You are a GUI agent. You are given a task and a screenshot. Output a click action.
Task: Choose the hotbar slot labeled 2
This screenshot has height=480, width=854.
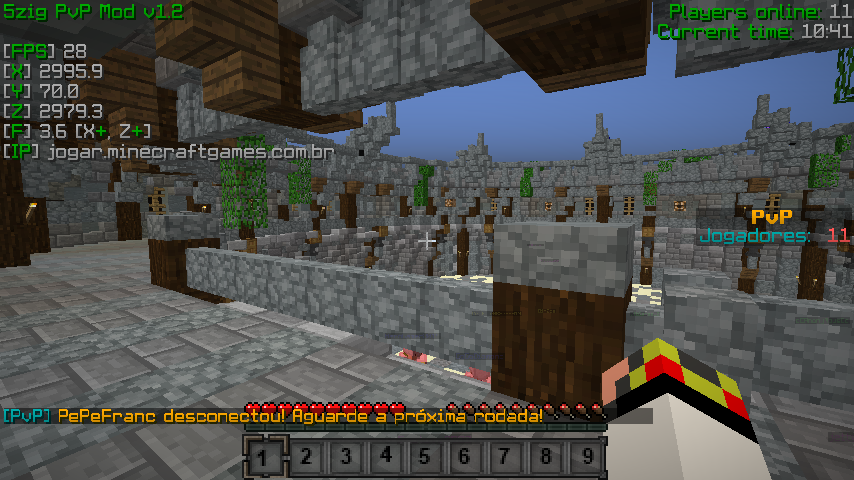[x=305, y=458]
